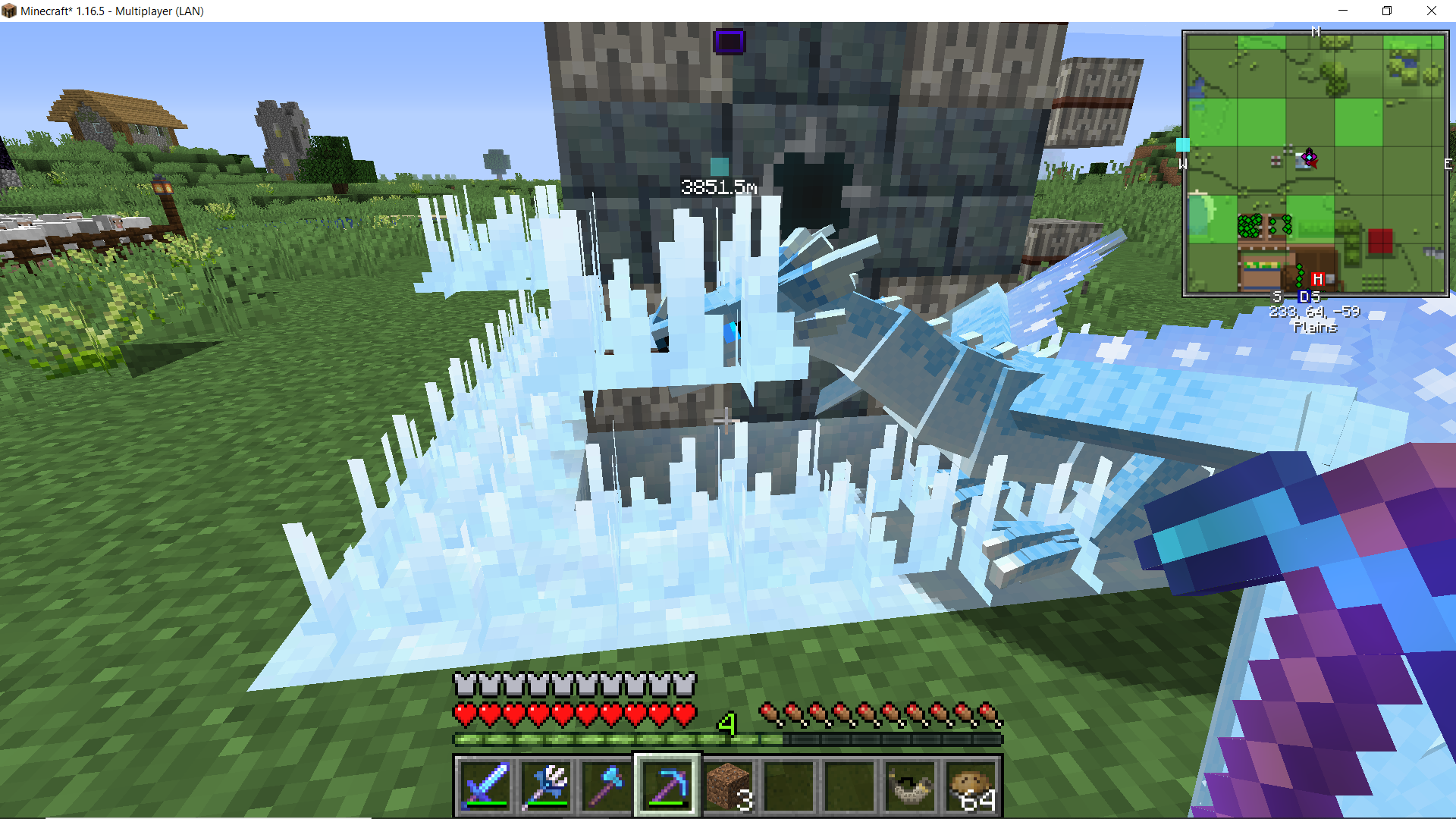This screenshot has height=819, width=1456.
Task: Select the saddle item in the hotbar
Action: point(908,786)
